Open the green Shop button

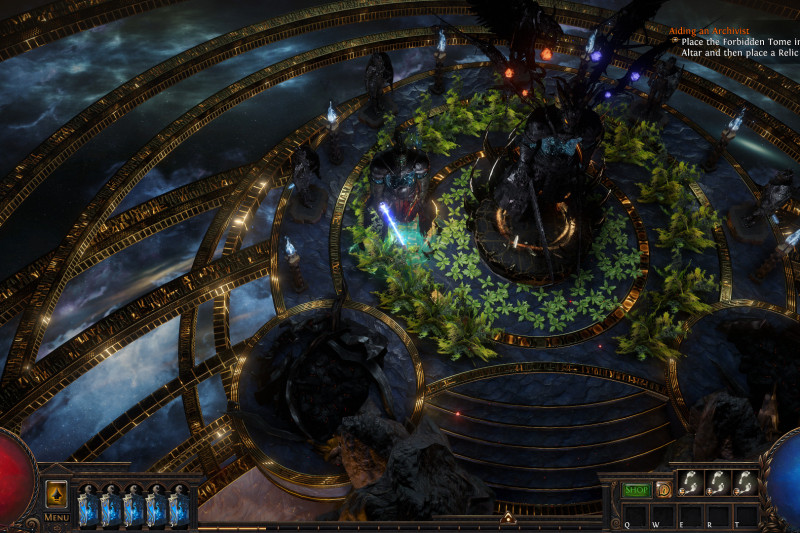pyautogui.click(x=636, y=489)
